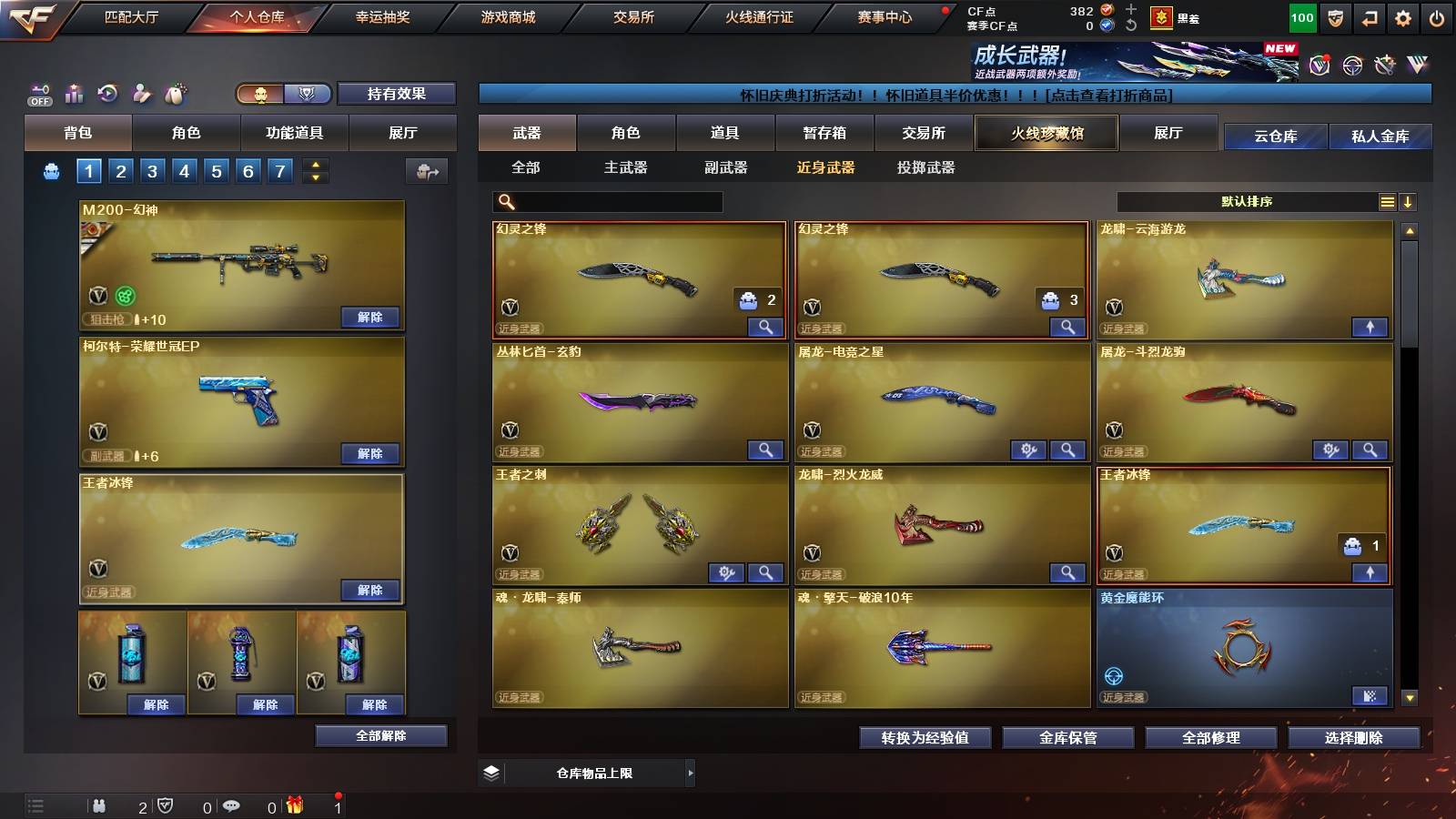This screenshot has width=1456, height=819.
Task: Open the 王者冰锋 upgrade arrow icon
Action: coord(1371,573)
